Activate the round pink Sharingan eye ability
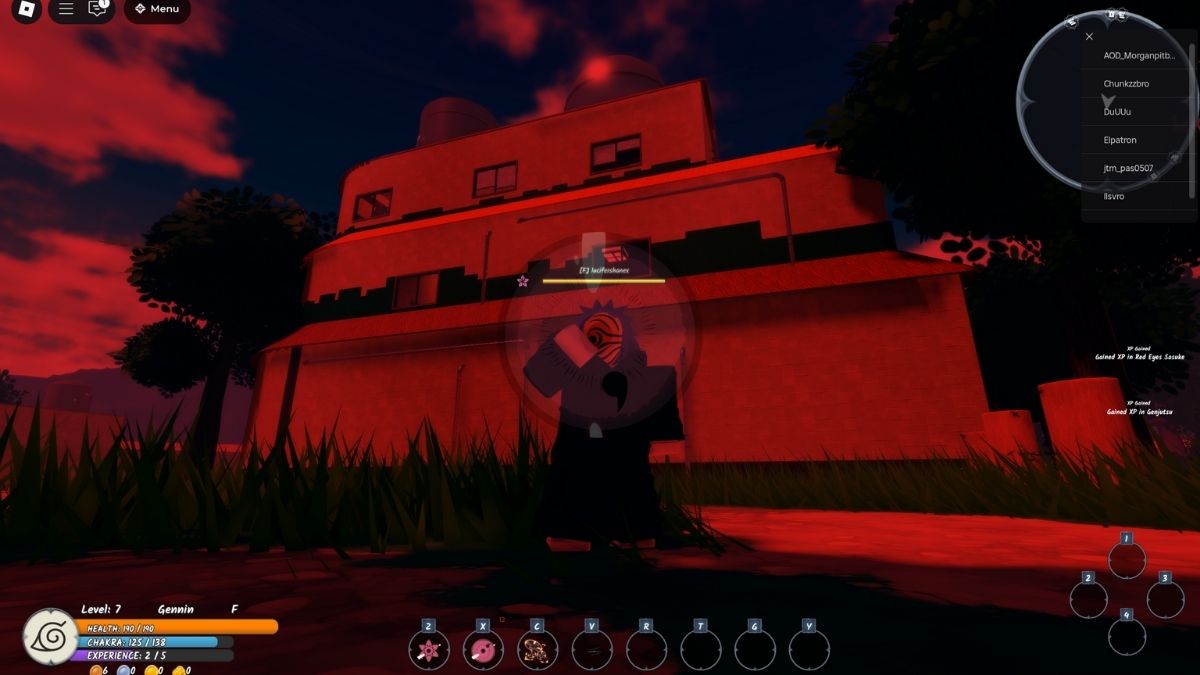 [483, 651]
